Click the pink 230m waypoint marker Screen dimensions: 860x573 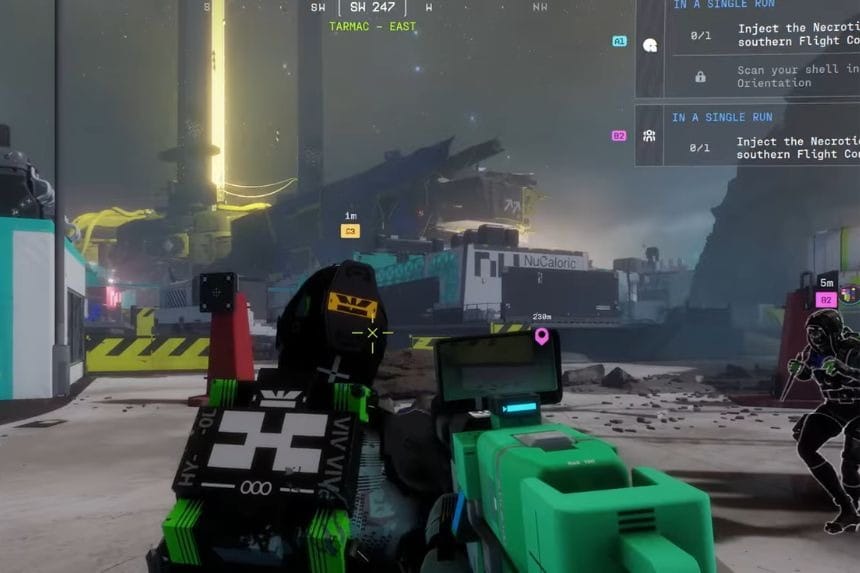point(542,336)
